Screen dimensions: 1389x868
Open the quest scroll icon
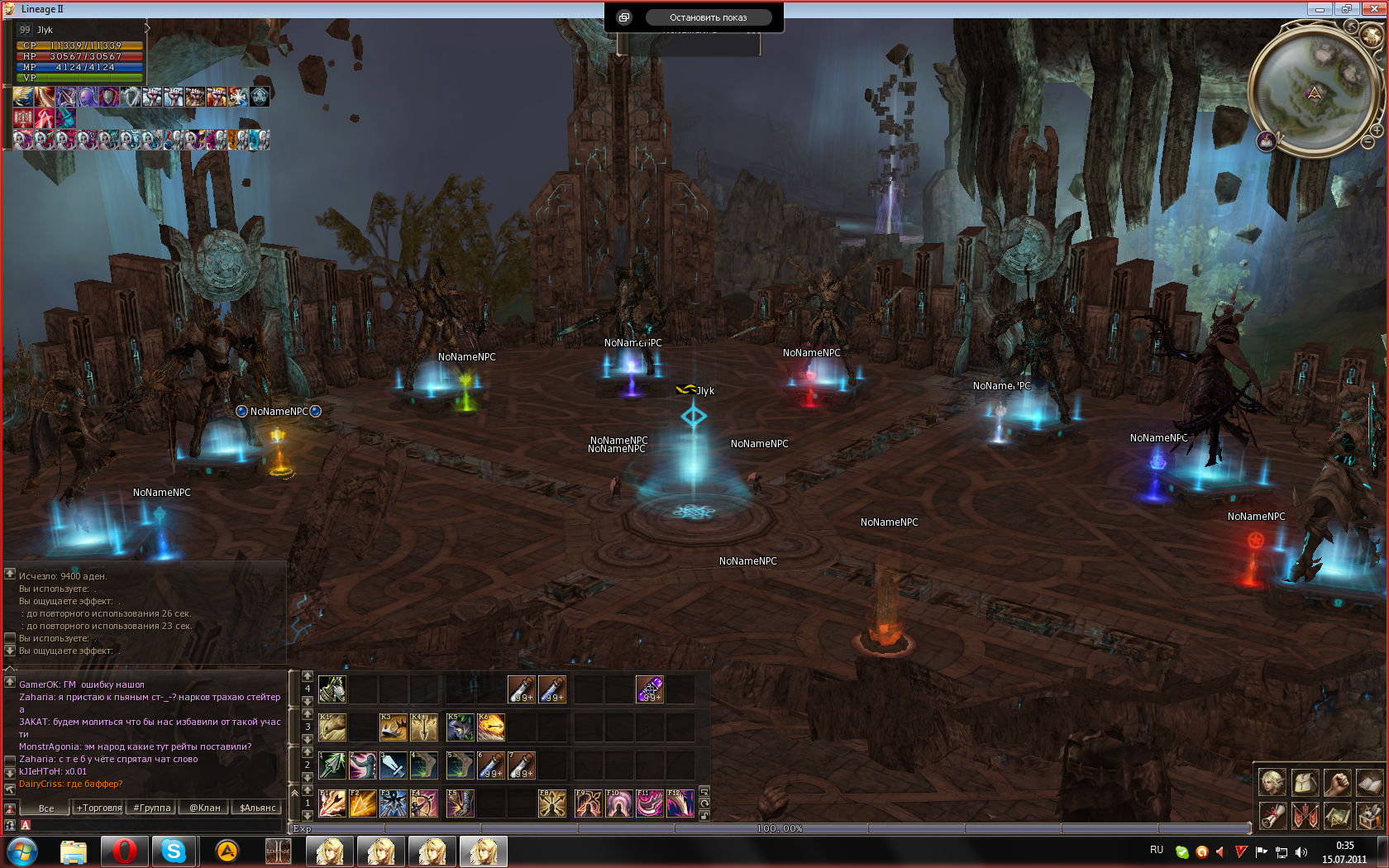pyautogui.click(x=1272, y=815)
